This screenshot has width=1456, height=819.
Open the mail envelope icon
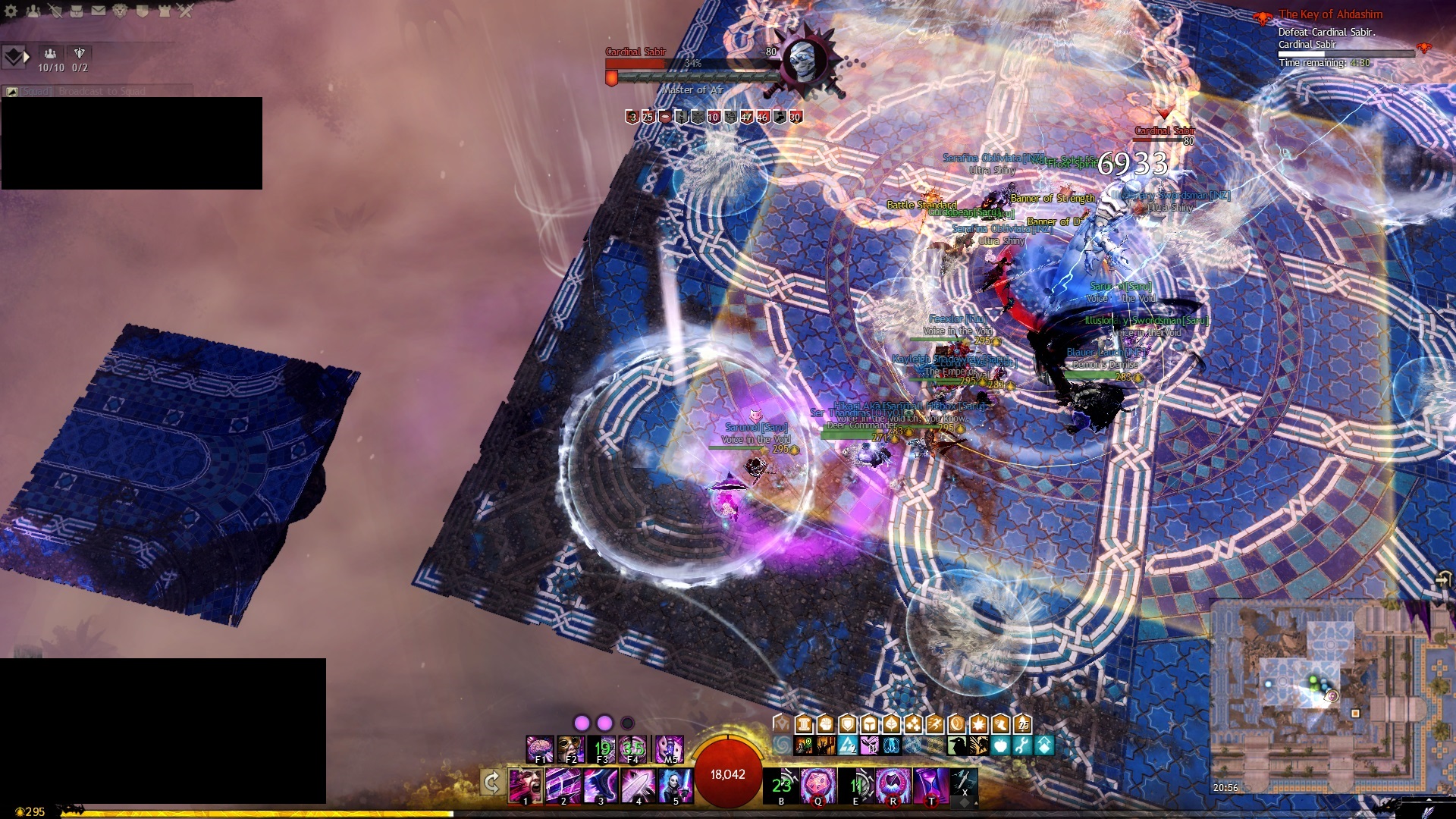pos(99,11)
